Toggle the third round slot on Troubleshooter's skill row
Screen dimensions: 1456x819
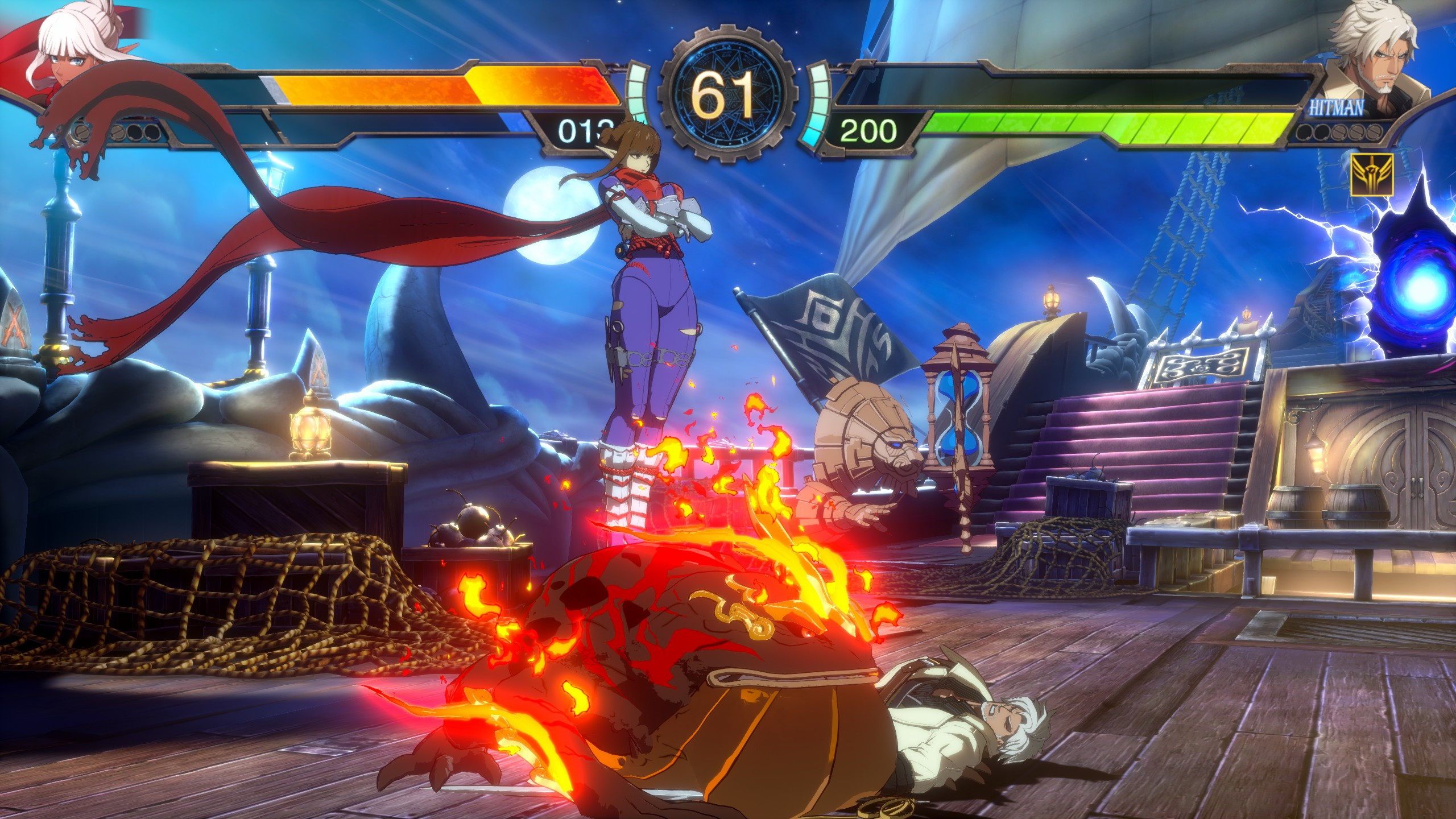(135, 132)
